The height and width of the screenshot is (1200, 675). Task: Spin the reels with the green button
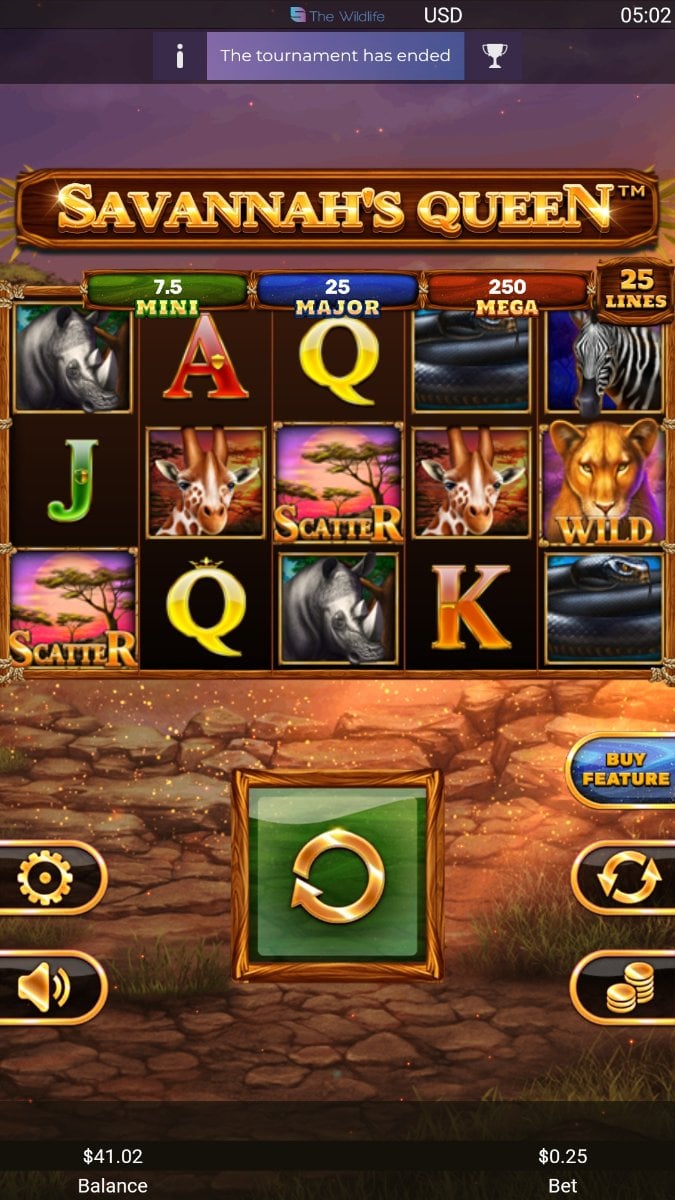click(338, 874)
